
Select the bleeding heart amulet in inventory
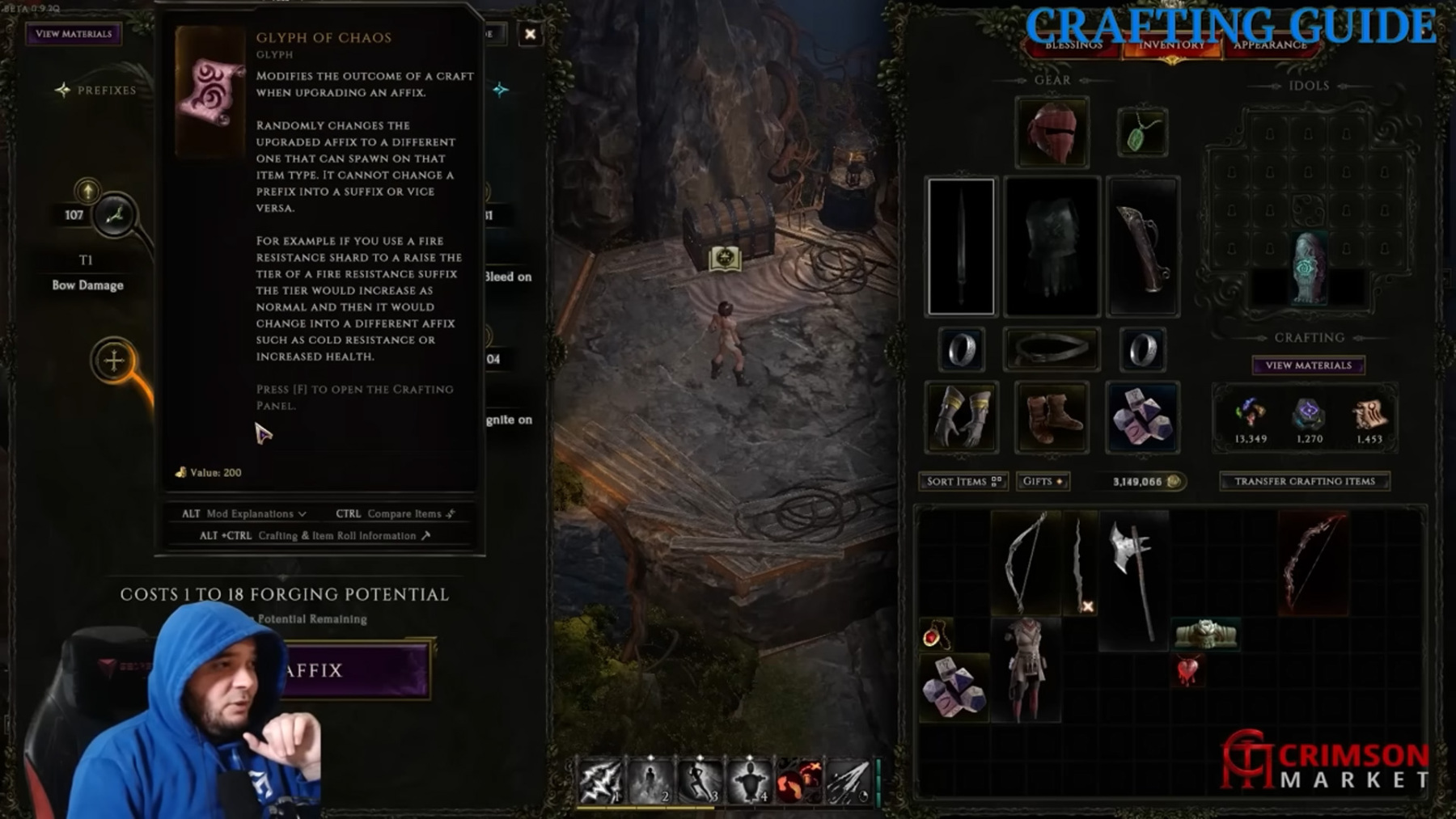point(1187,671)
